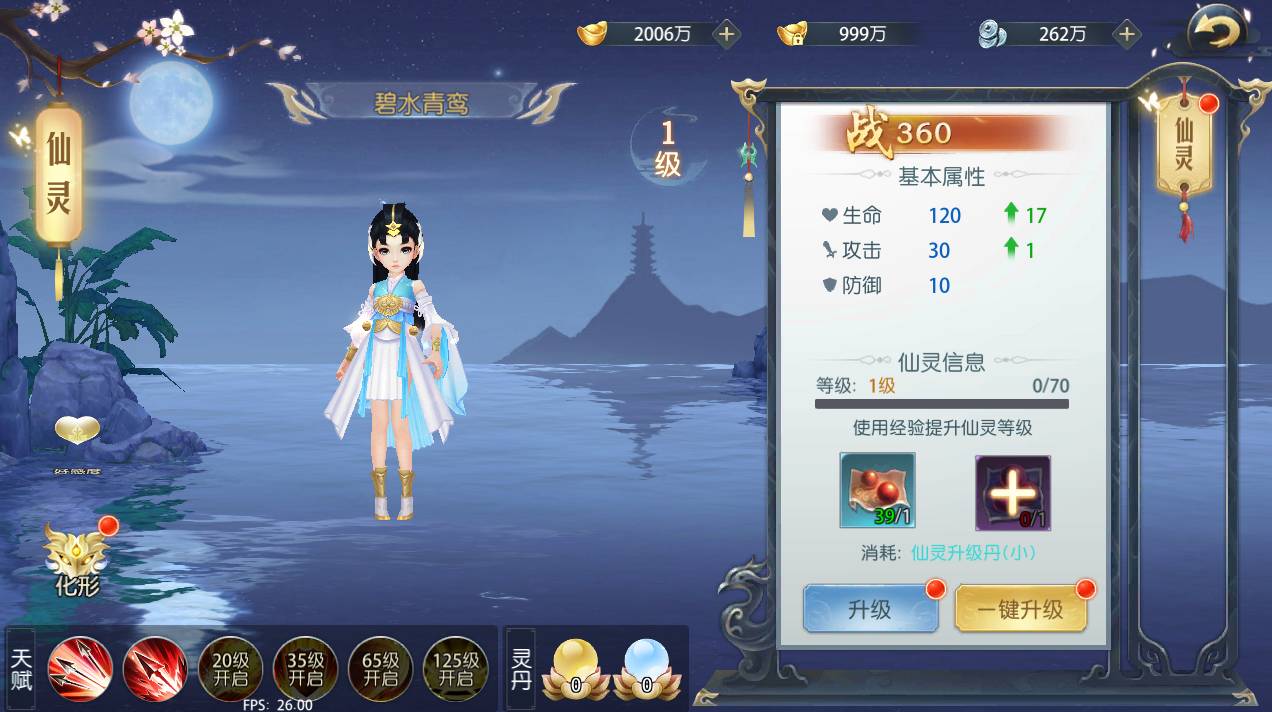Select the blue 灵丹 orb
This screenshot has width=1272, height=712.
coord(646,667)
